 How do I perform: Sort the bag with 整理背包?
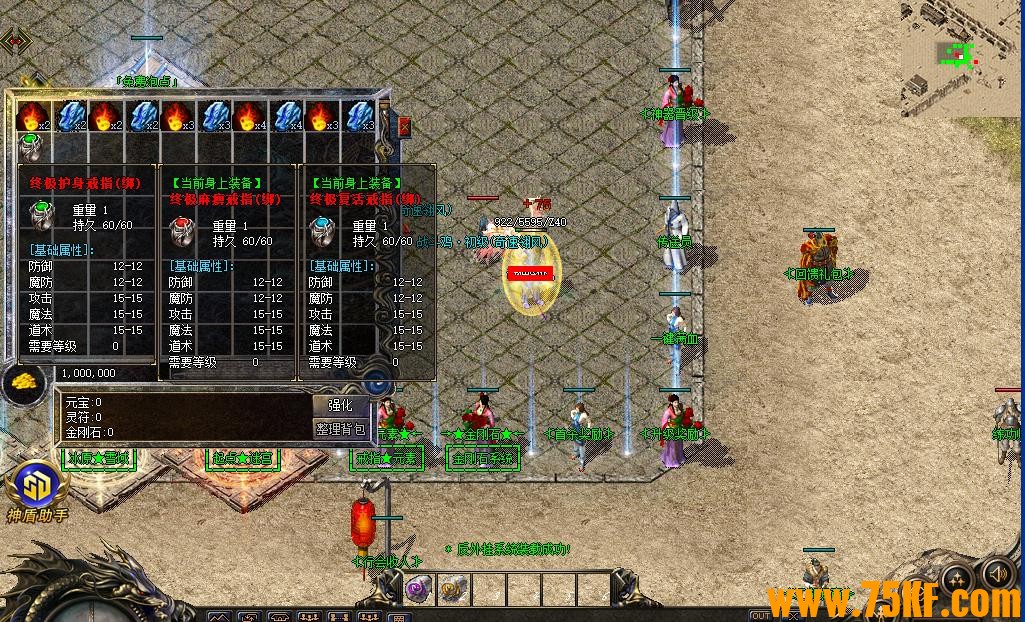tap(341, 429)
